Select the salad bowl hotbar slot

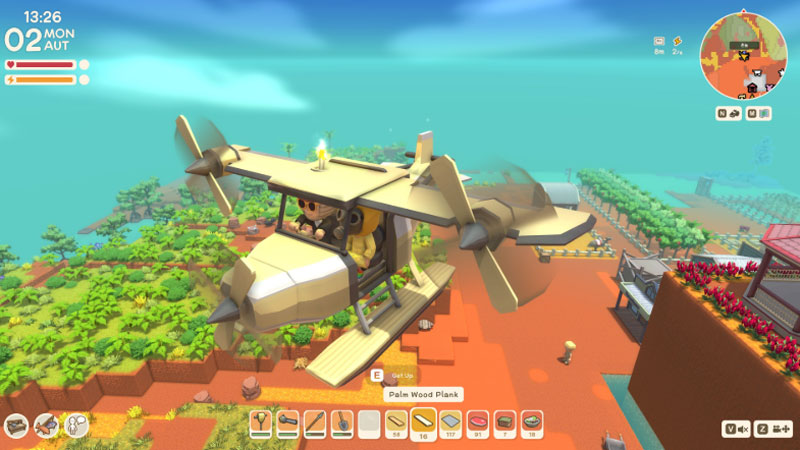click(x=532, y=422)
